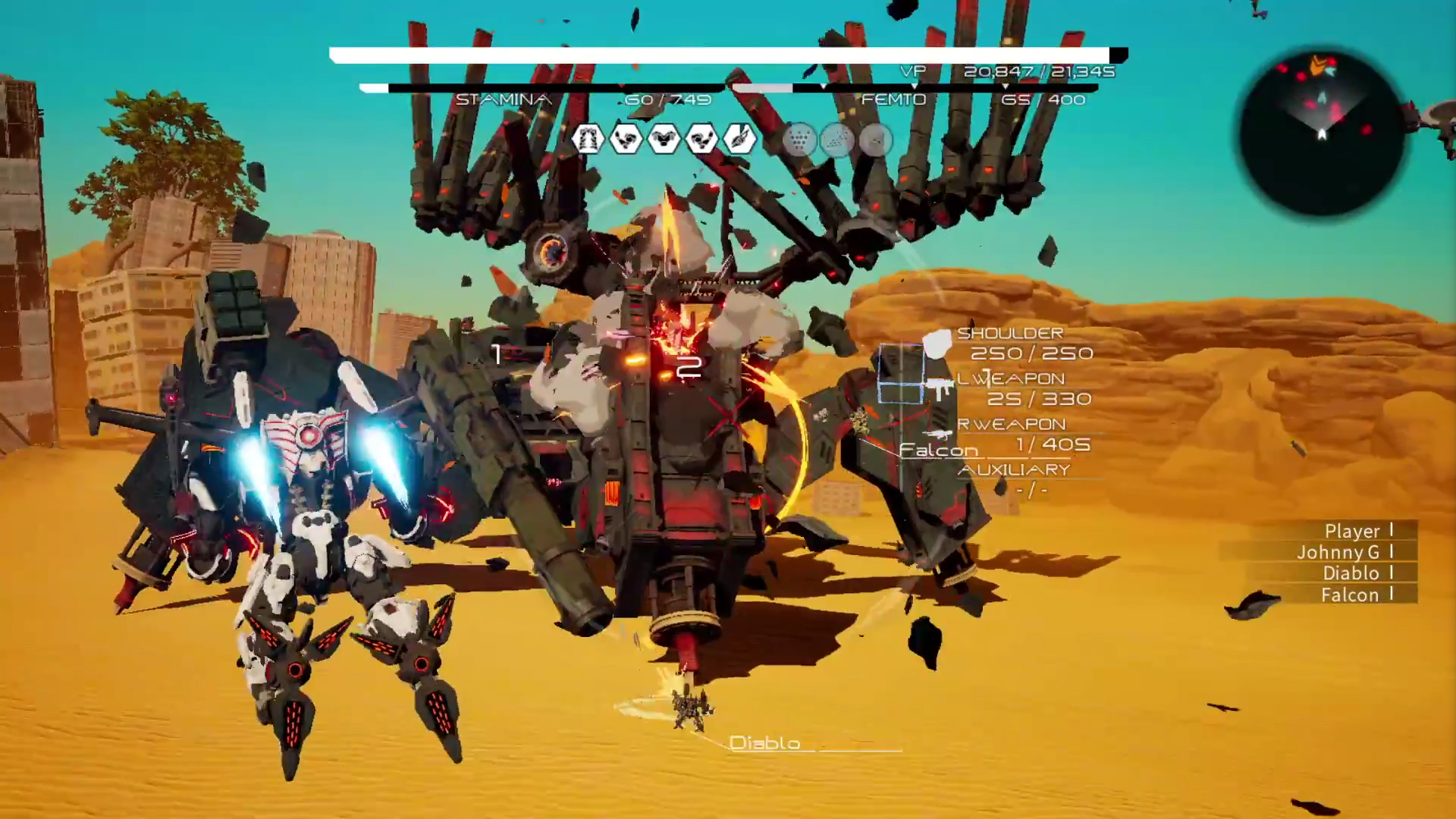Click the first grayed circular ability icon
Image resolution: width=1456 pixels, height=819 pixels.
tap(802, 140)
